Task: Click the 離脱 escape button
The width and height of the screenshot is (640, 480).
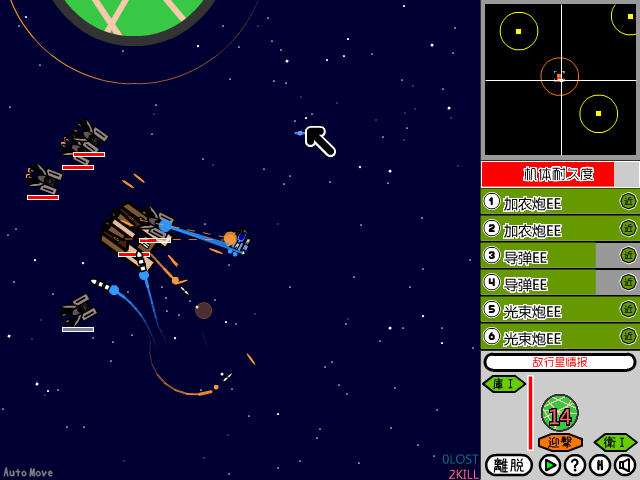Action: (509, 465)
